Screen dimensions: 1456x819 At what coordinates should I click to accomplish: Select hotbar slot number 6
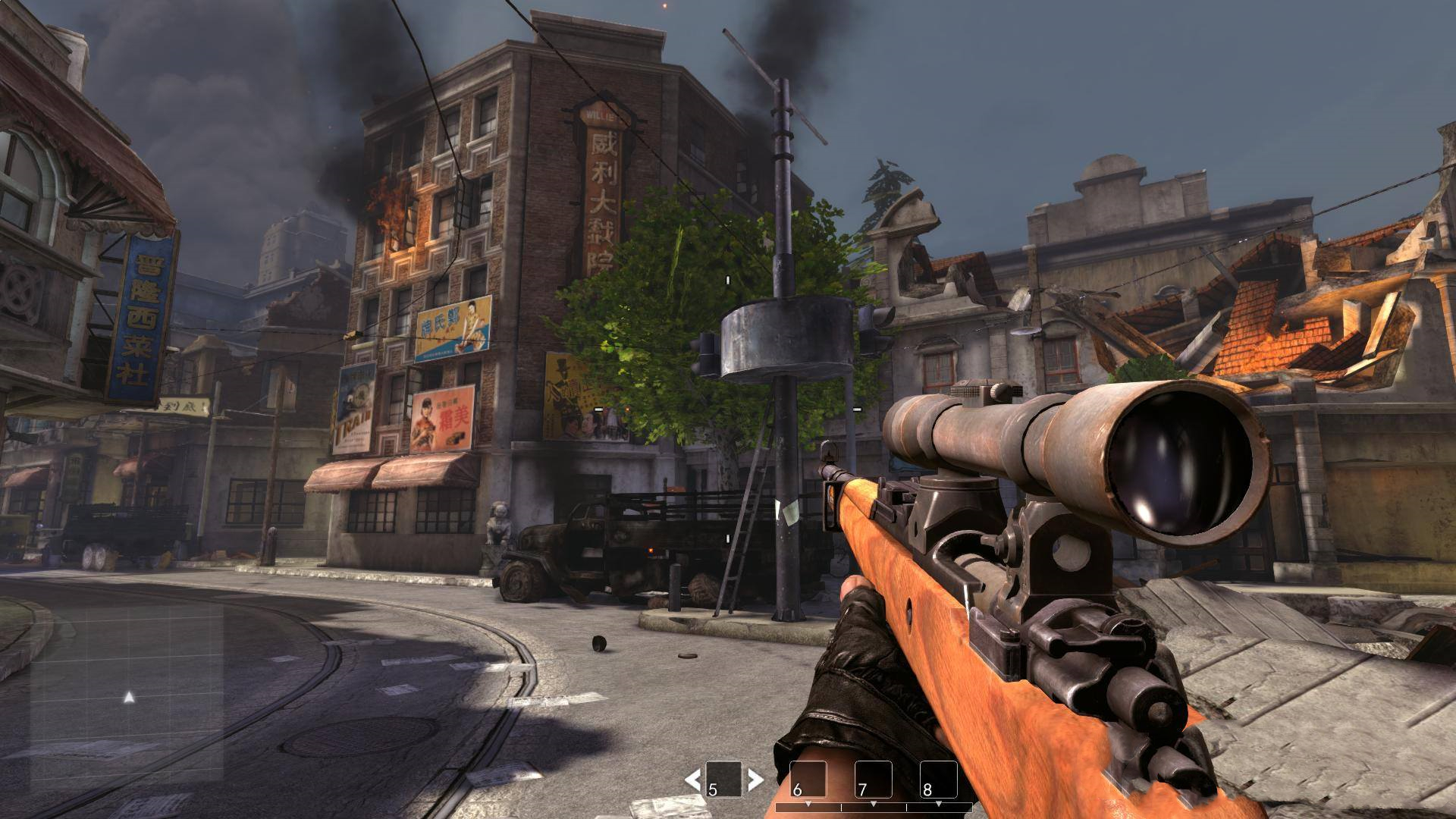coord(808,779)
